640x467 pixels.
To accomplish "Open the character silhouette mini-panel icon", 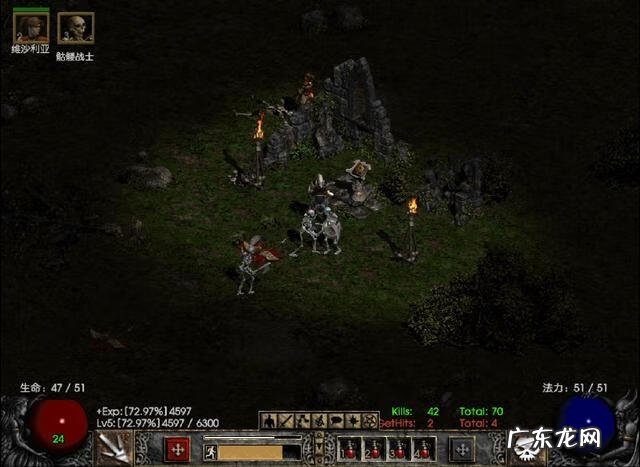I will point(269,421).
